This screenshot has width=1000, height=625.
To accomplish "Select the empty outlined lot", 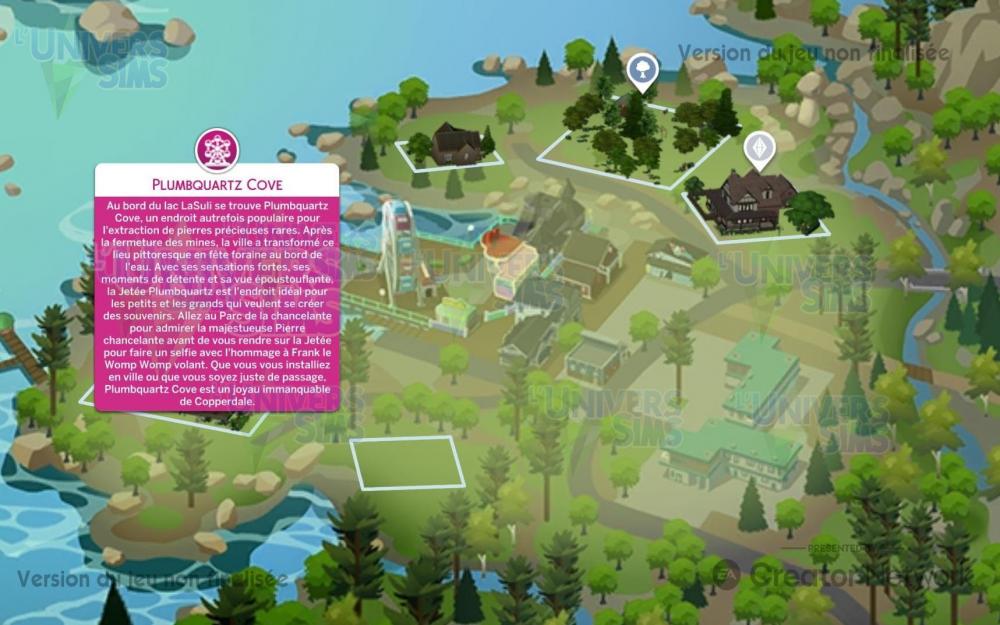I will (x=407, y=462).
